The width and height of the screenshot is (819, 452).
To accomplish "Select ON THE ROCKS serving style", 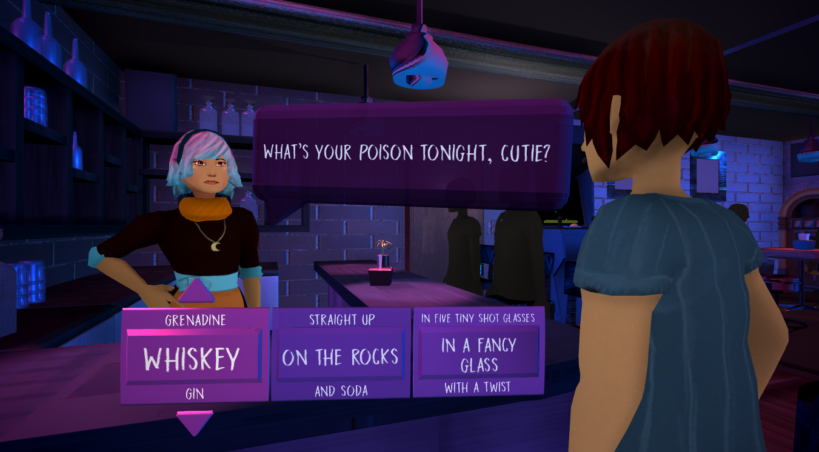I will [340, 357].
